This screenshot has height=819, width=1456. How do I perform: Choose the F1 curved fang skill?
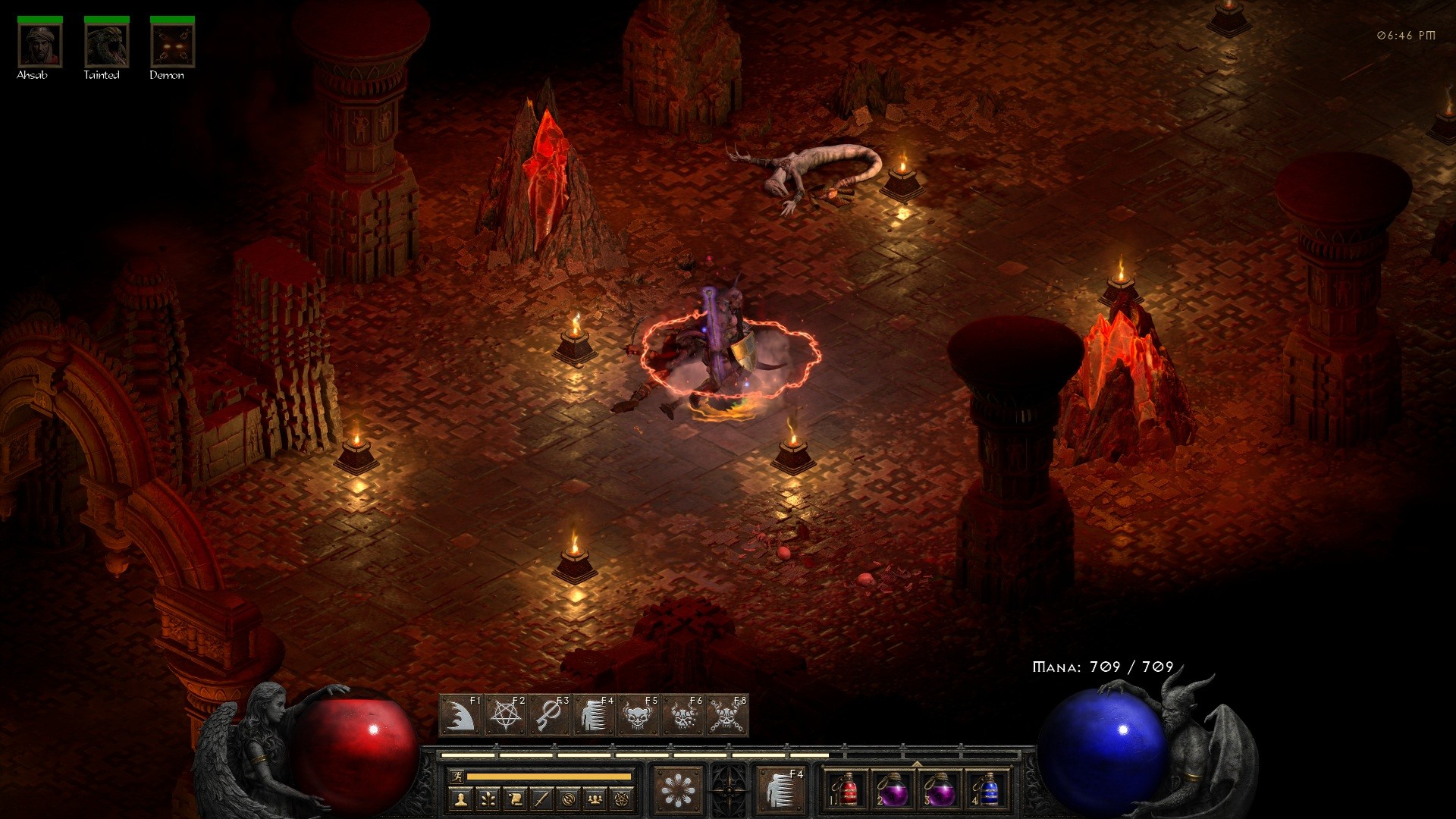pos(460,715)
